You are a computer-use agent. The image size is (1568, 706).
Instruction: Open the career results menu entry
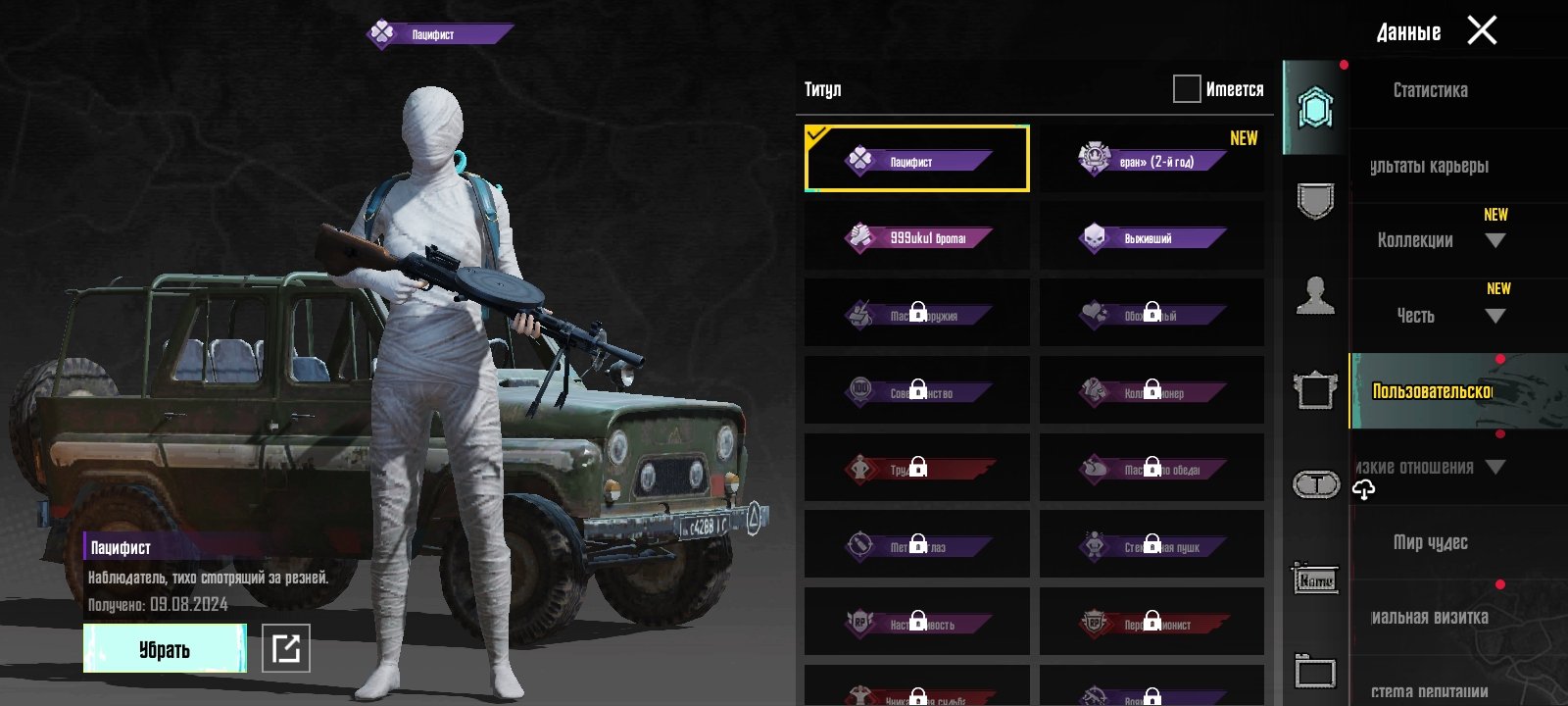tap(1430, 166)
